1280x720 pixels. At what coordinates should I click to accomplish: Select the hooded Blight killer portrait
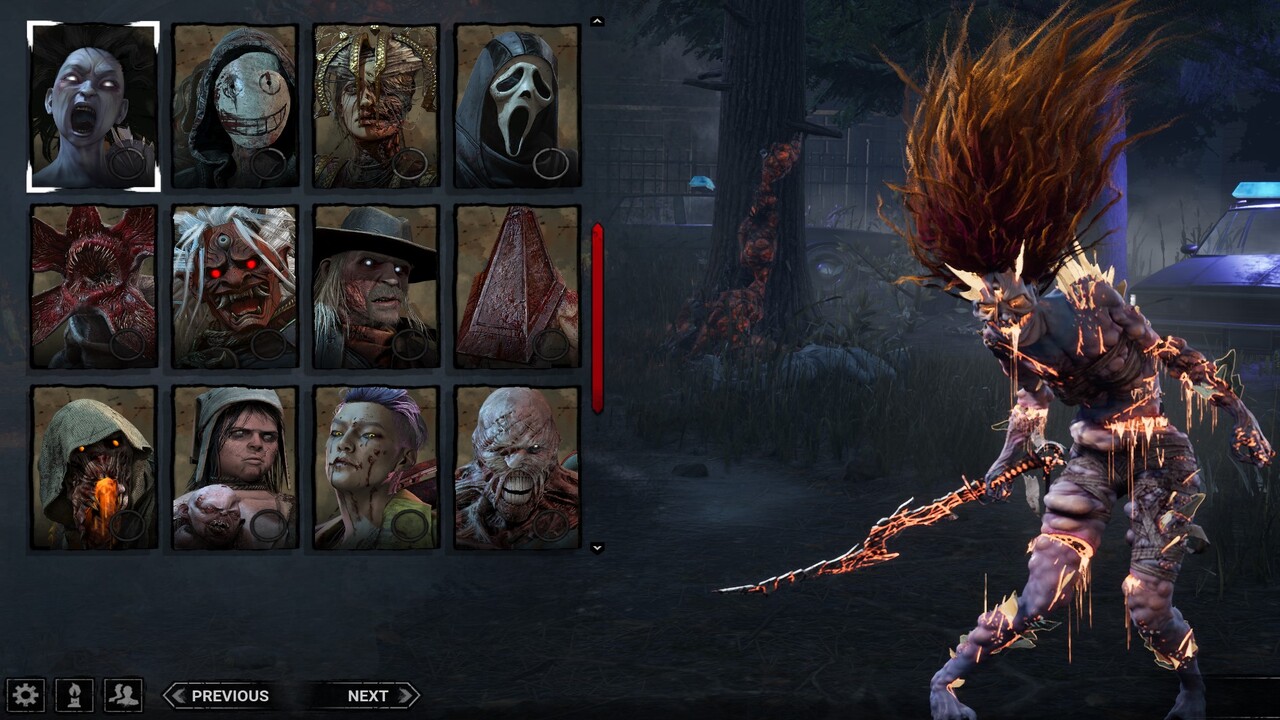tap(91, 471)
